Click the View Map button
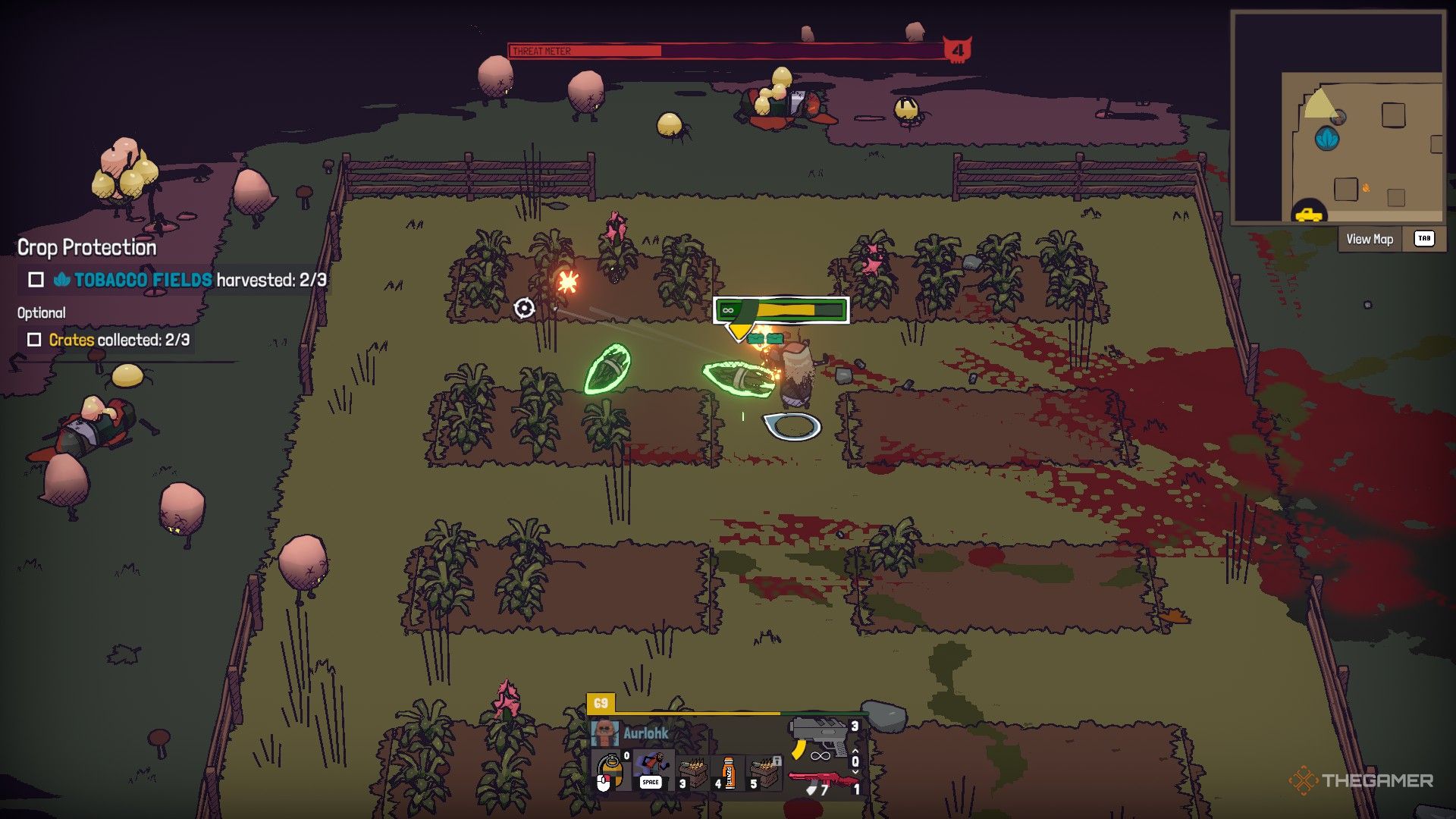Screen dimensions: 1456x819 1370,240
